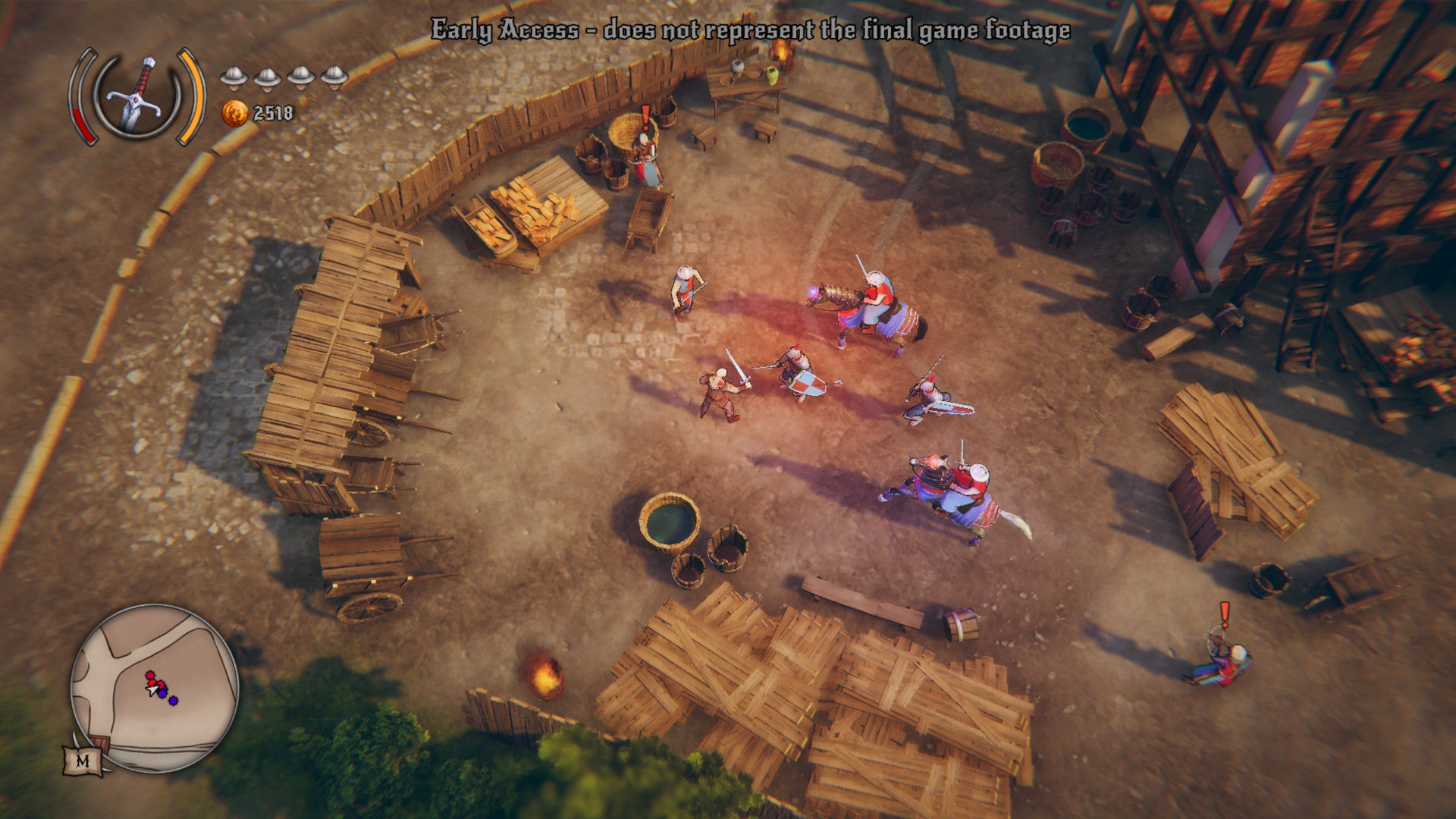Click the white player arrow on the minimap
Image resolution: width=1456 pixels, height=819 pixels.
pyautogui.click(x=151, y=690)
